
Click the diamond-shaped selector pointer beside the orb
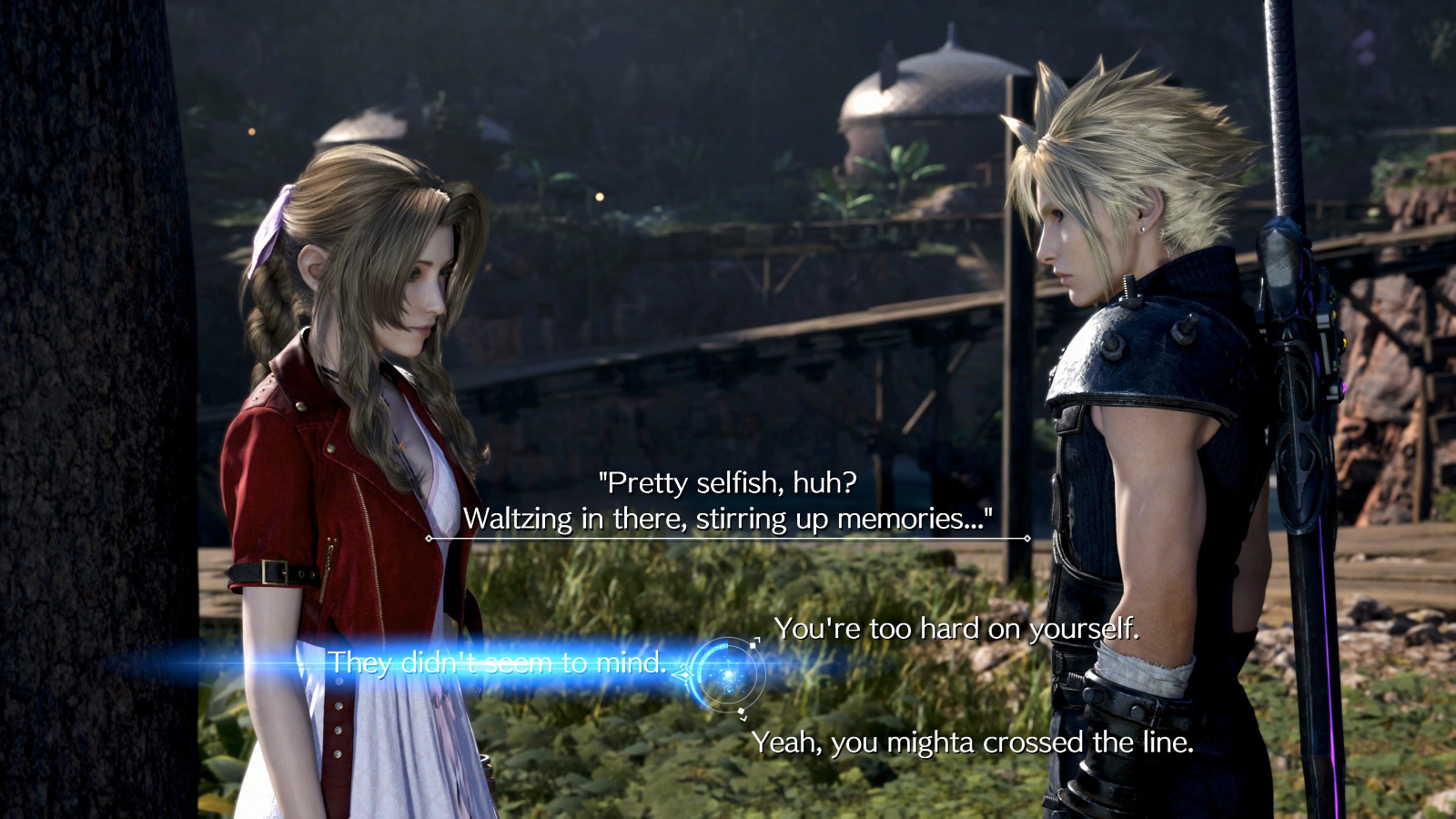pos(685,673)
